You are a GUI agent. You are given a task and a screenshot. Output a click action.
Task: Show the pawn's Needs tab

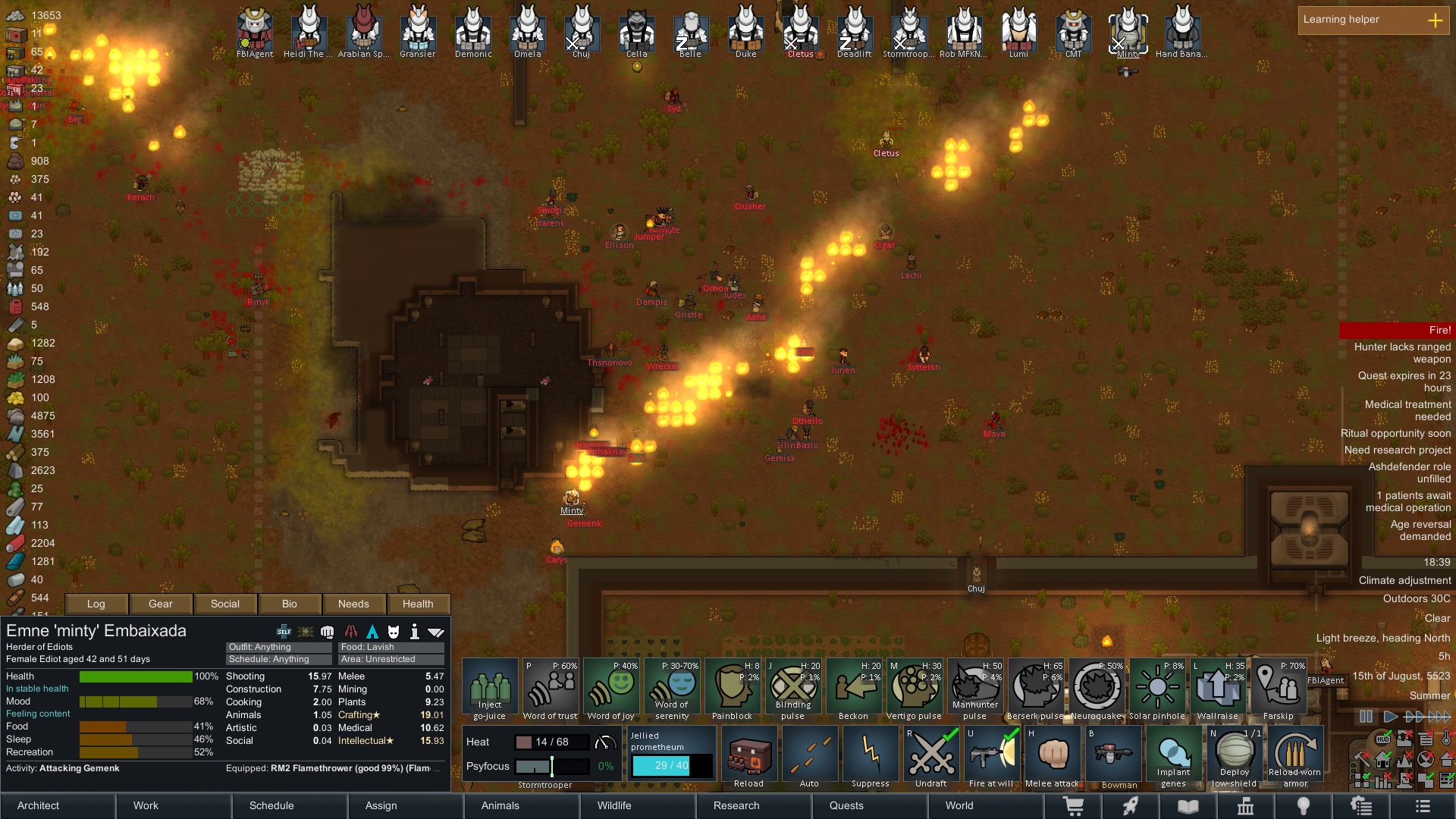click(x=353, y=604)
